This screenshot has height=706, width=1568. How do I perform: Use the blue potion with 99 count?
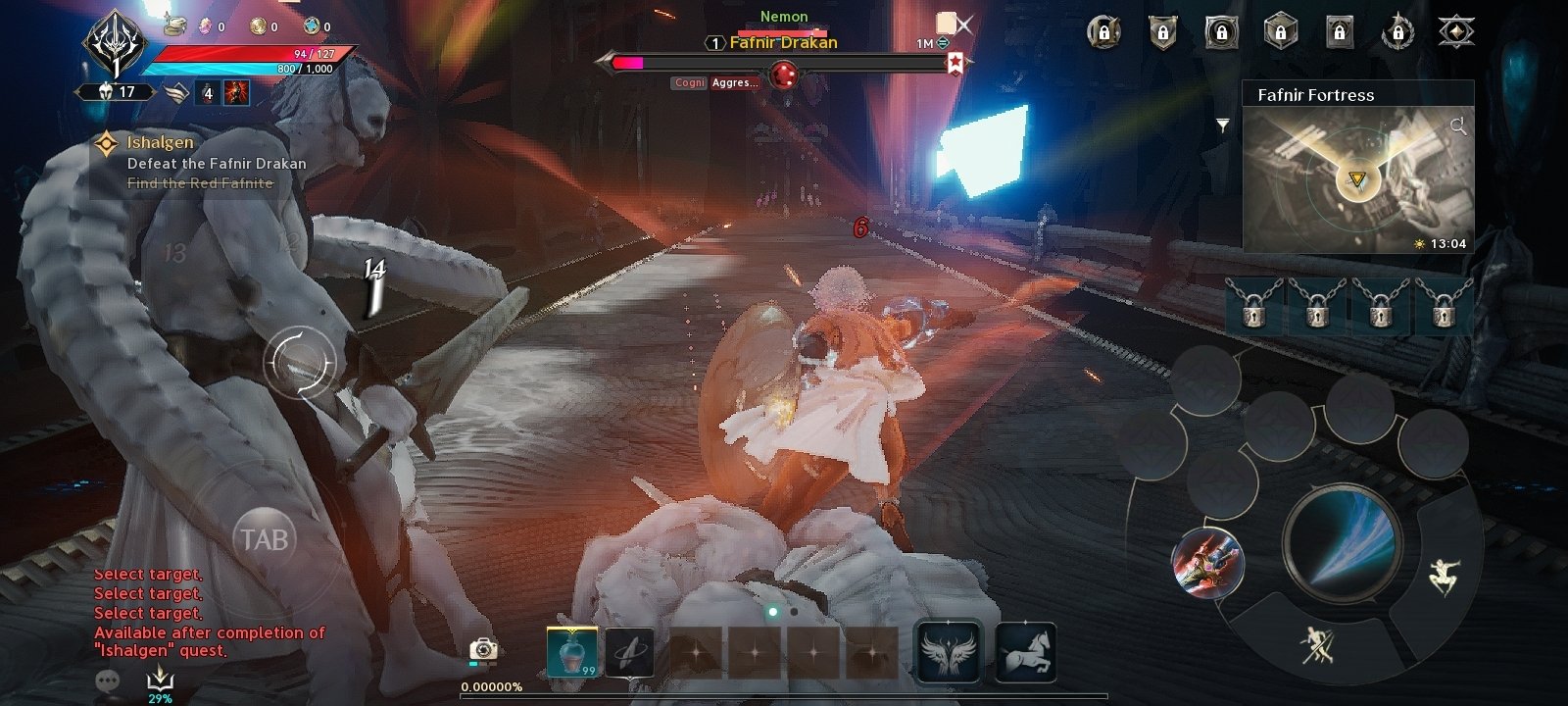pos(571,652)
